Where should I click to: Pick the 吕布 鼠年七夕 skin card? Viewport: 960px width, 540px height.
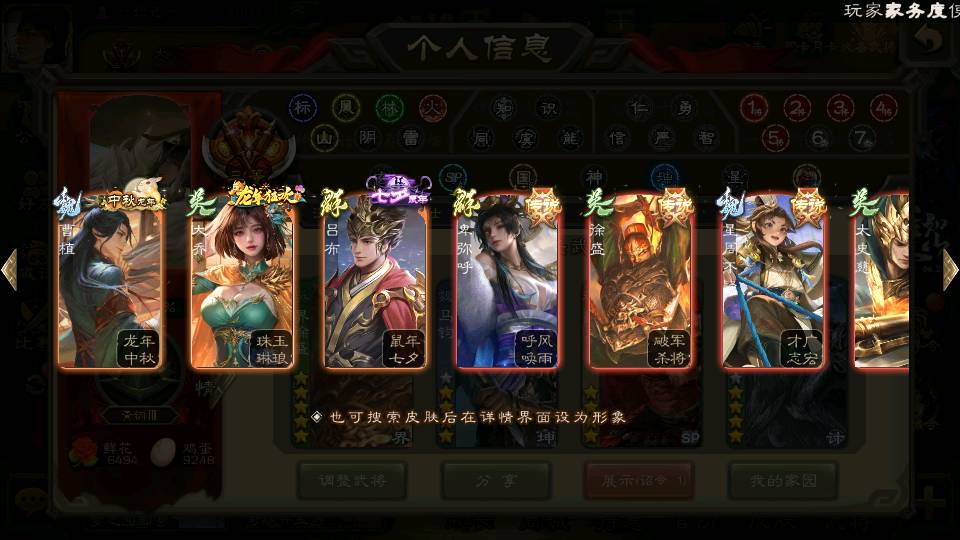coord(376,282)
